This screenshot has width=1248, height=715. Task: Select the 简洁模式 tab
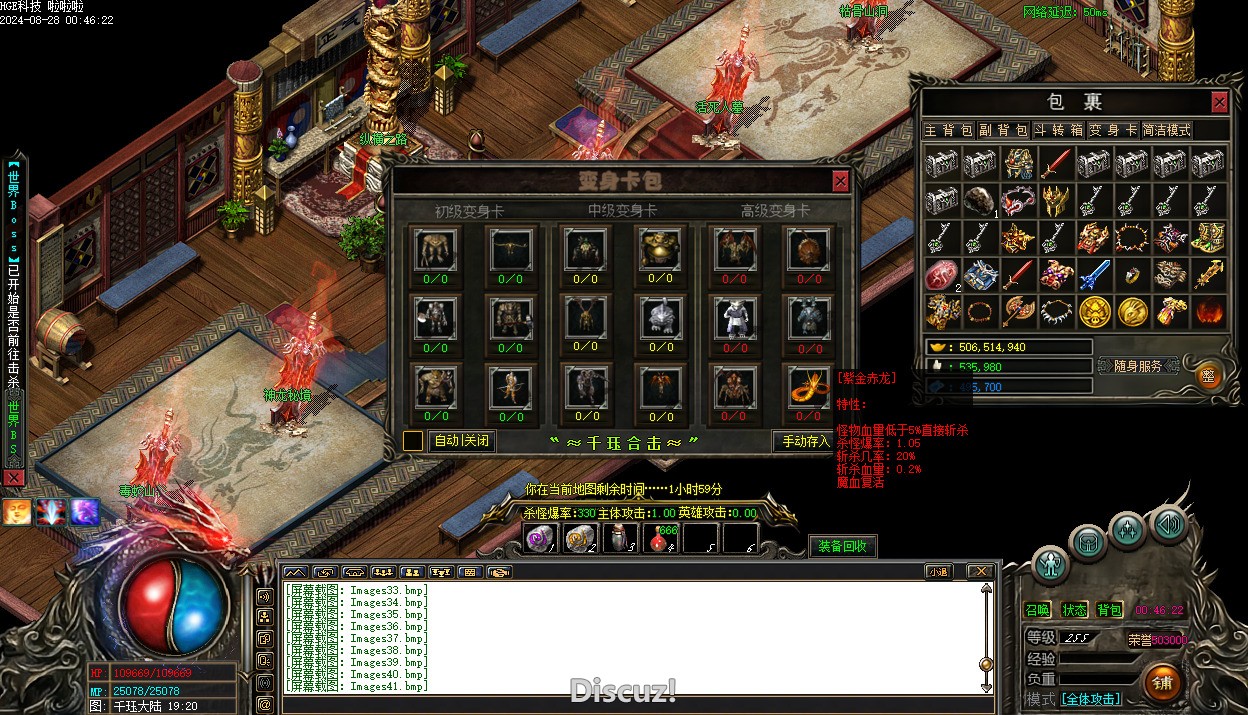point(1166,130)
